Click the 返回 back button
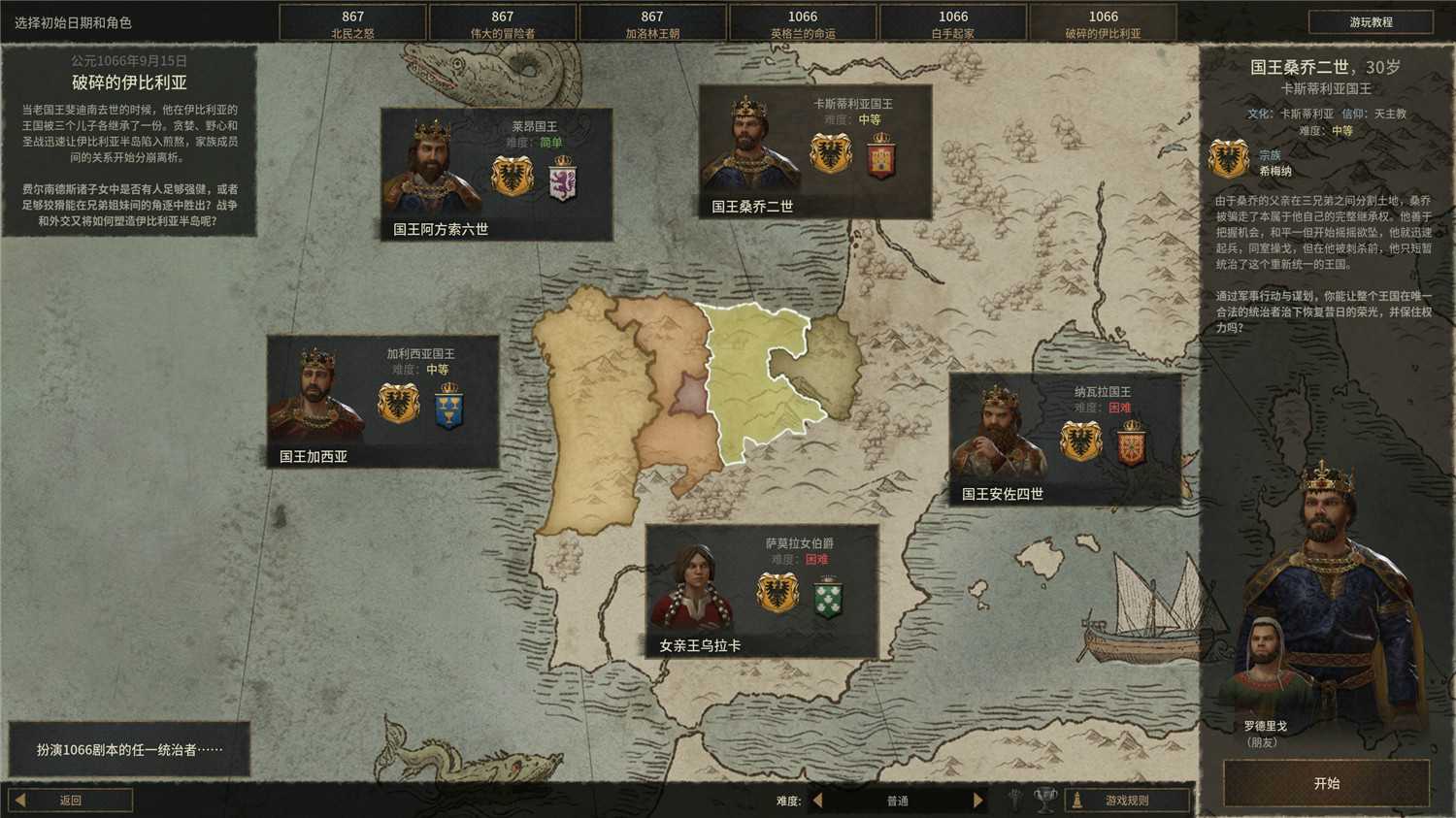The image size is (1456, 818). (71, 800)
